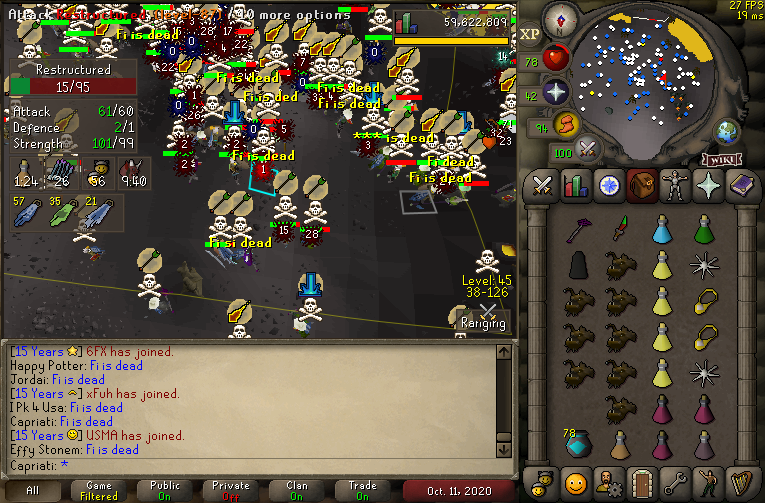
Task: Click the compass to face north
Action: click(x=561, y=17)
